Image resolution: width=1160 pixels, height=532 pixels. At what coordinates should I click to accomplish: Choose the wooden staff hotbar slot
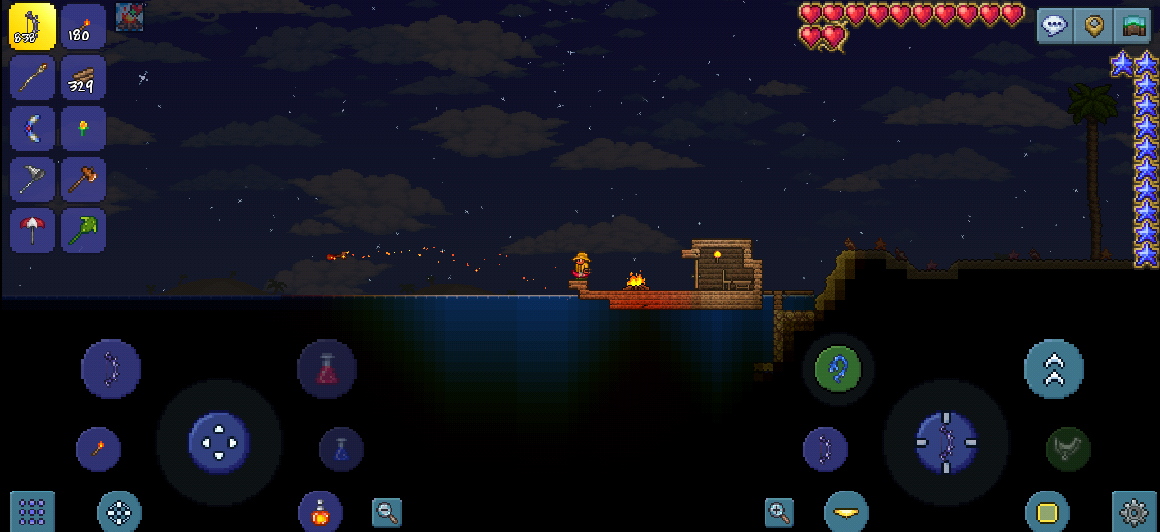point(33,77)
